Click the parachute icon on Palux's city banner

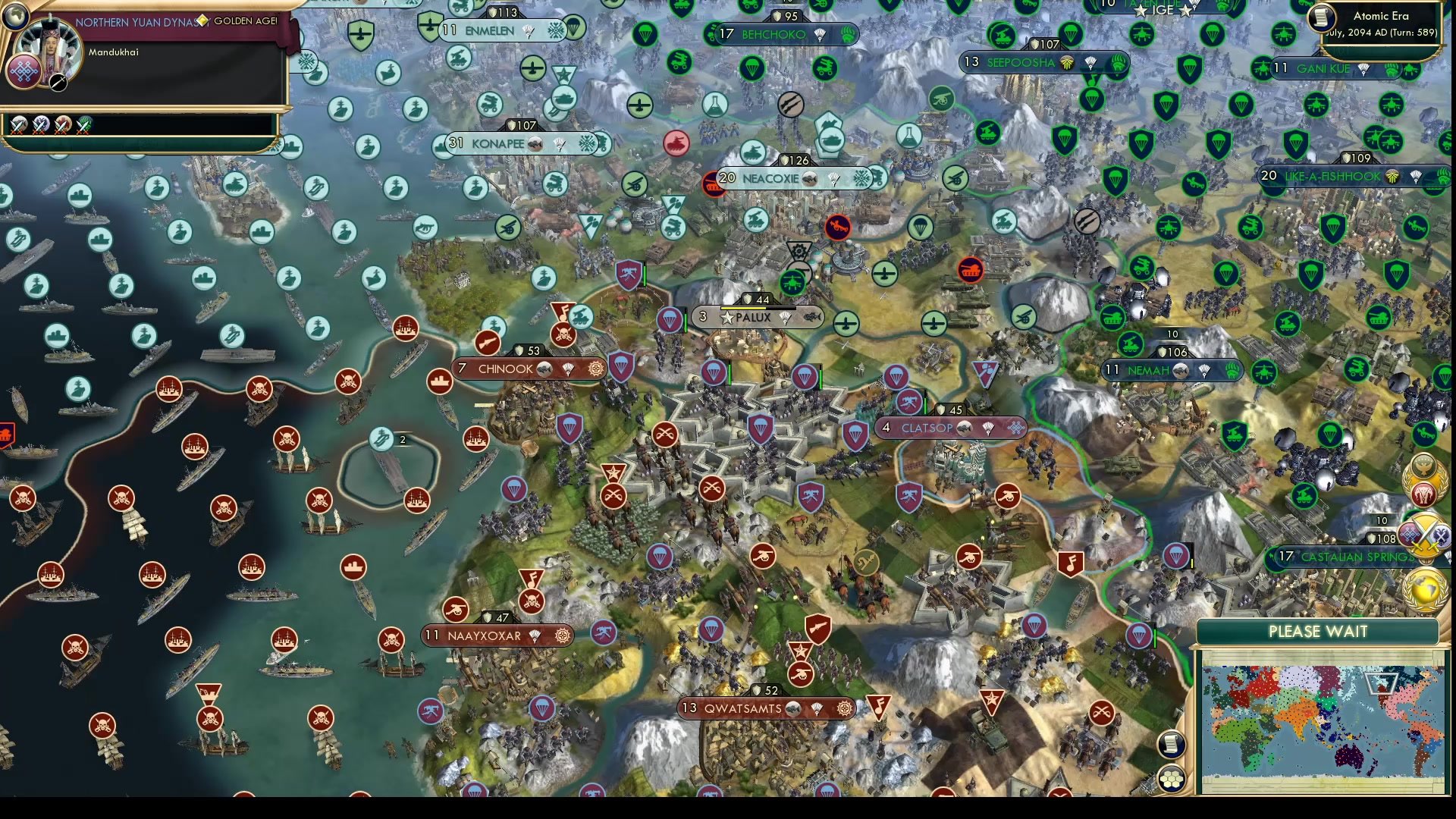(x=786, y=317)
